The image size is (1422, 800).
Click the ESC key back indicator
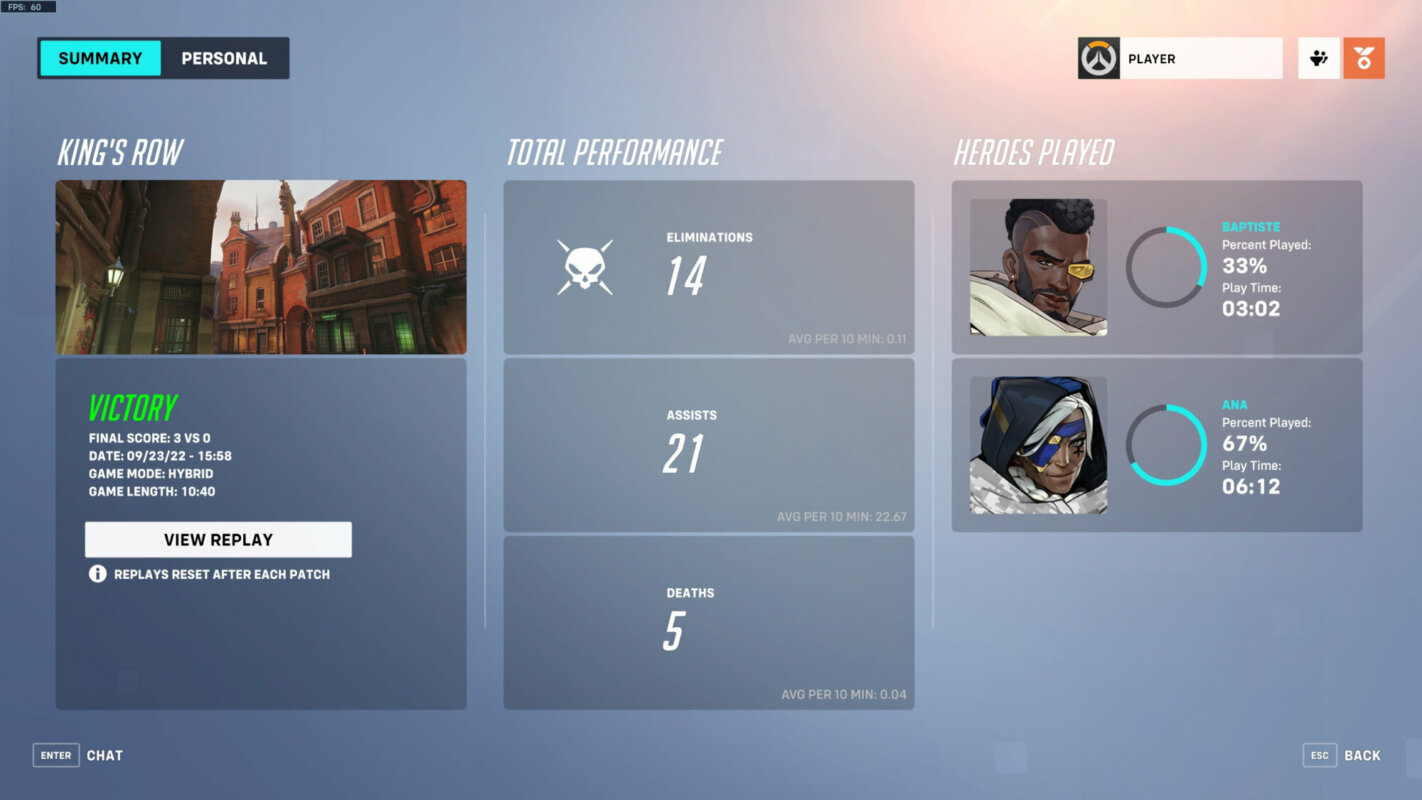click(1320, 755)
